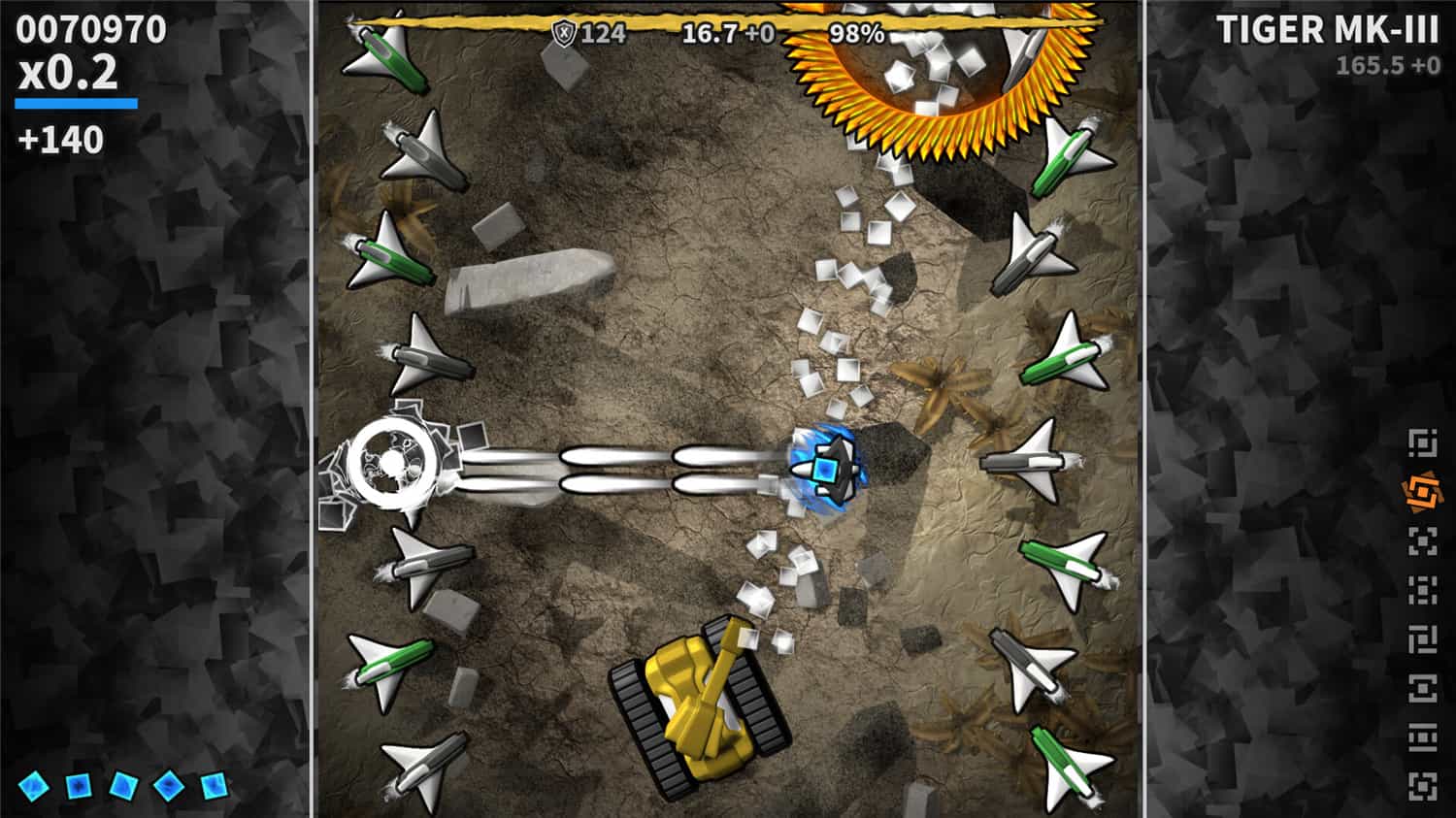Click the x0.2 multiplier label on the left
The height and width of the screenshot is (818, 1456).
click(x=68, y=73)
